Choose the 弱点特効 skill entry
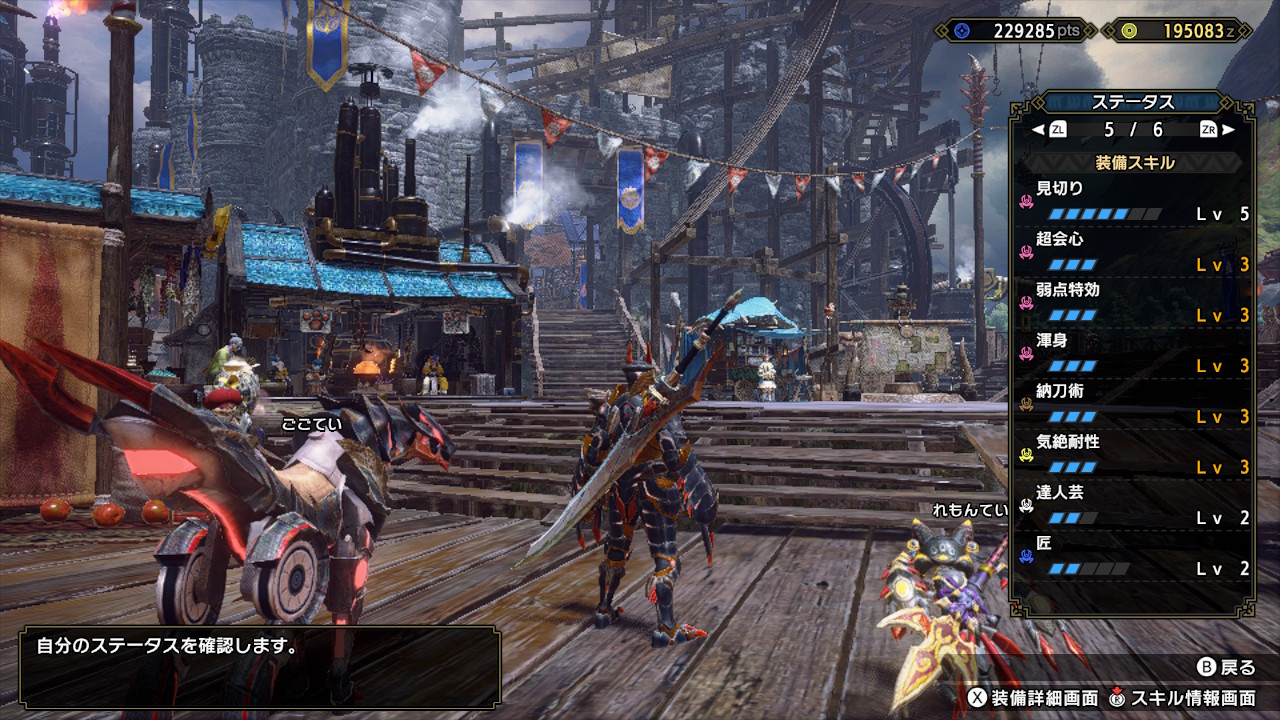 click(1134, 302)
